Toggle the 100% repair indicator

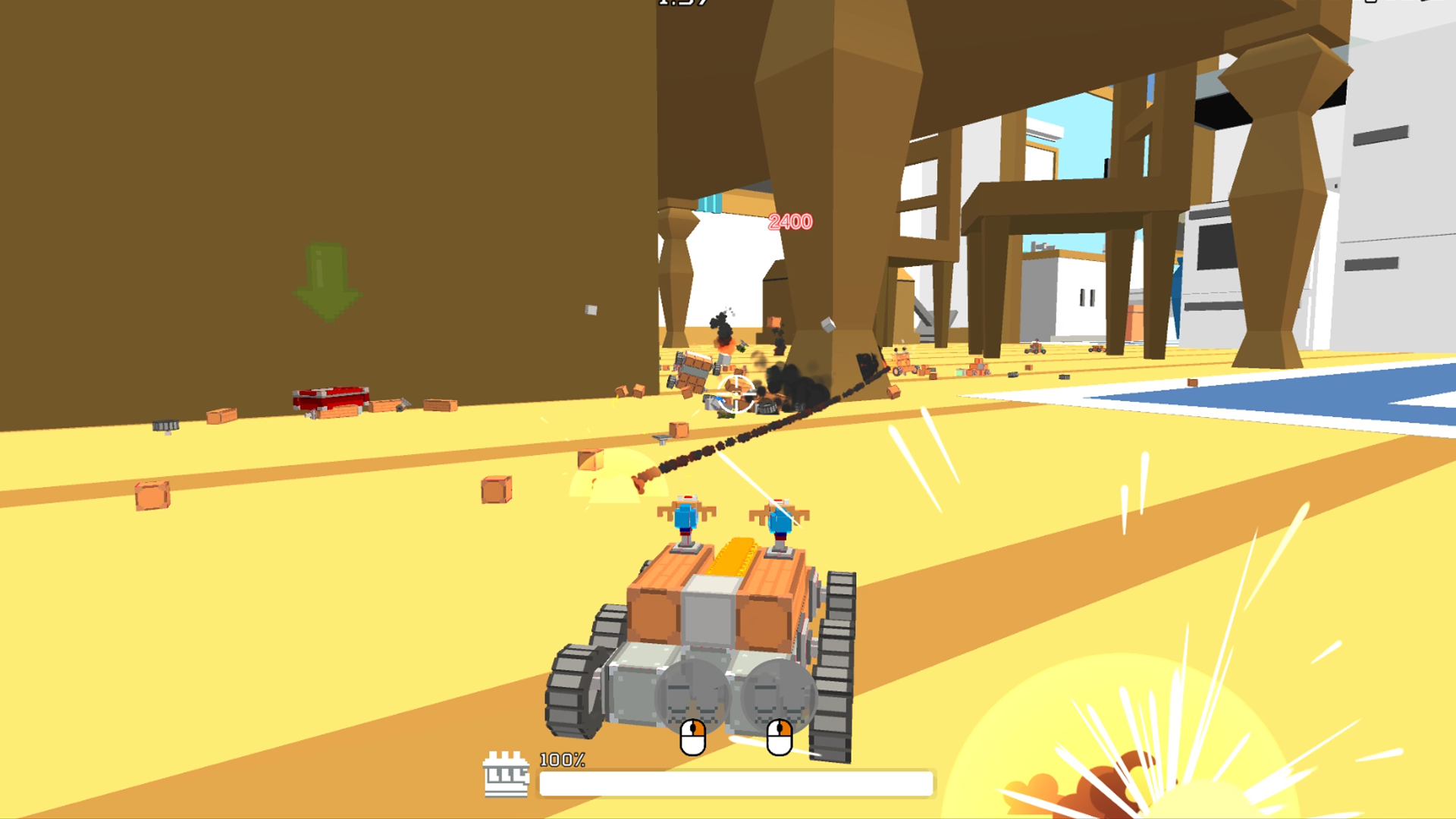(x=561, y=760)
